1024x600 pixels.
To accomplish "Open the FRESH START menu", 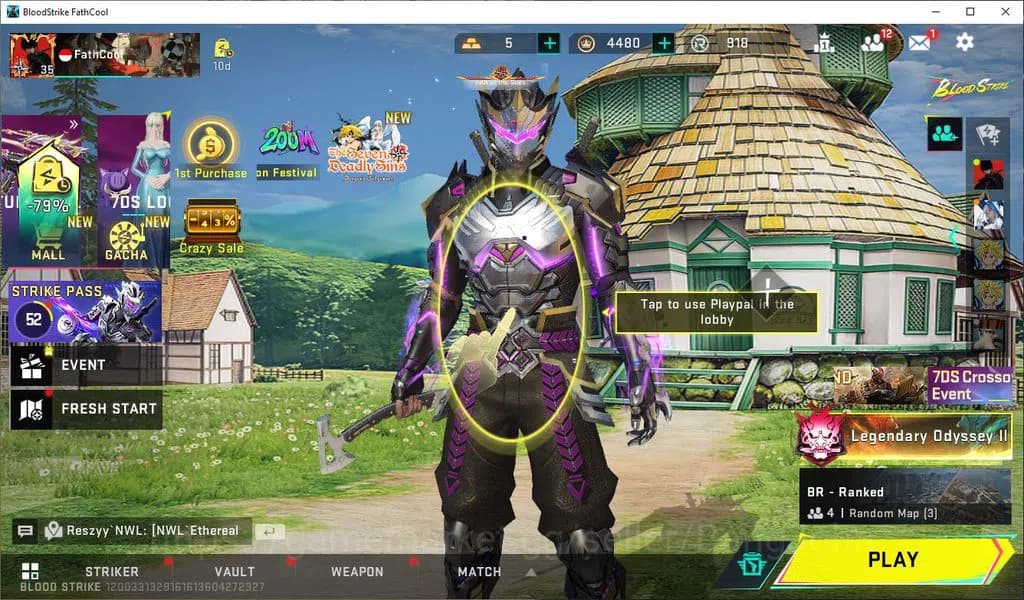I will click(x=85, y=409).
